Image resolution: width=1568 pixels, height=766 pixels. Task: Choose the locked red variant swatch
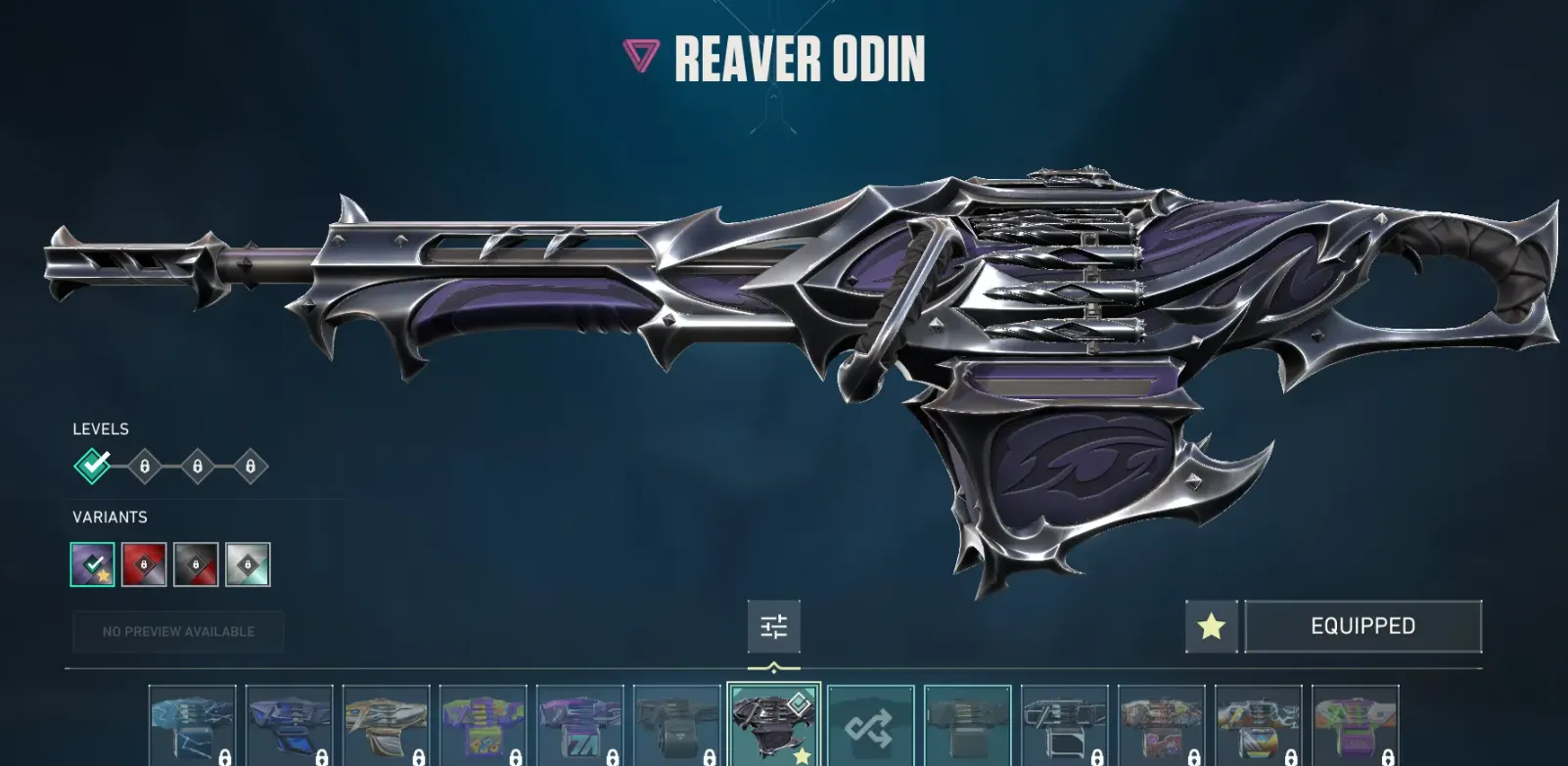[144, 564]
